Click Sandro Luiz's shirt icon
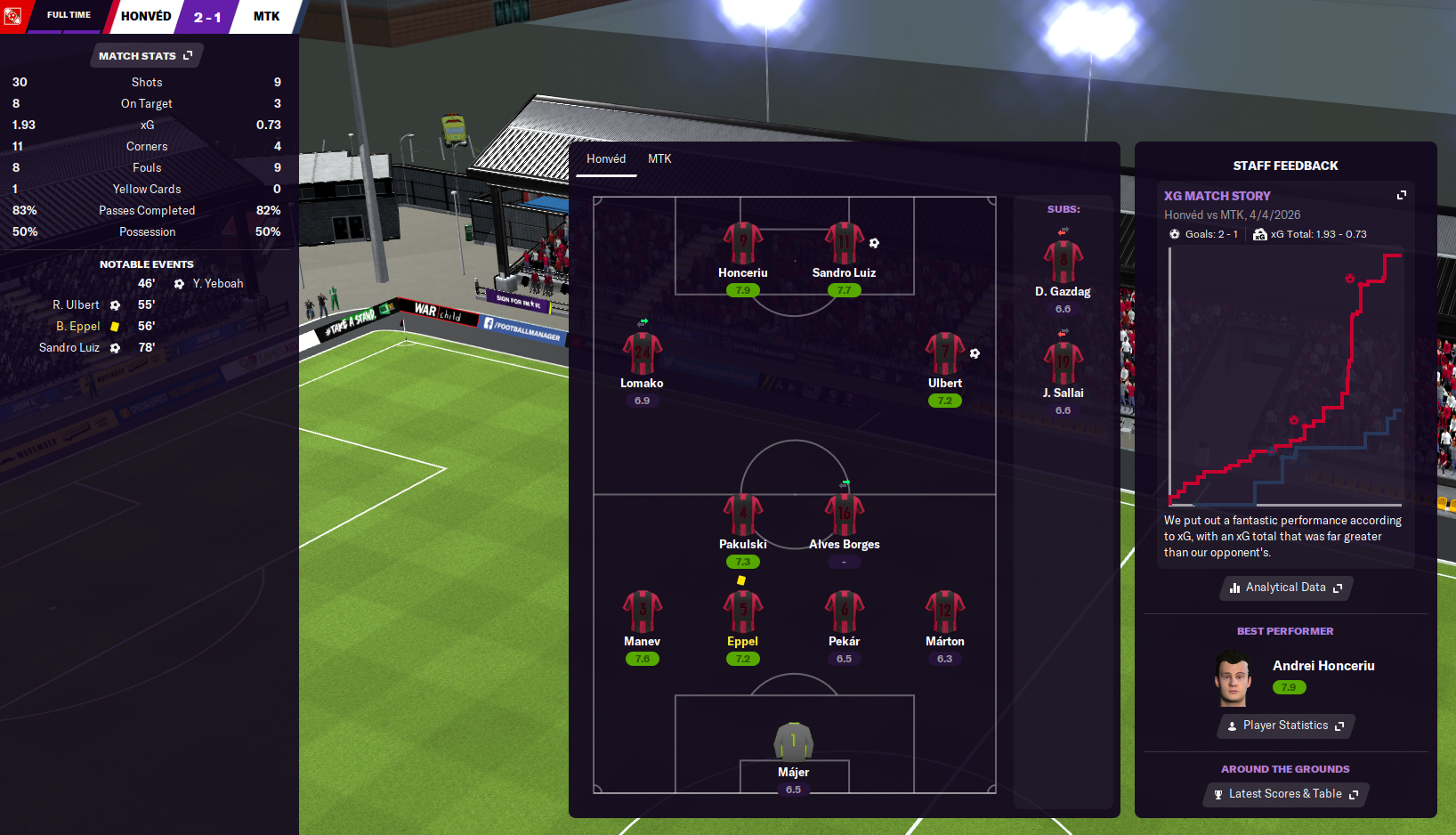 pos(844,243)
